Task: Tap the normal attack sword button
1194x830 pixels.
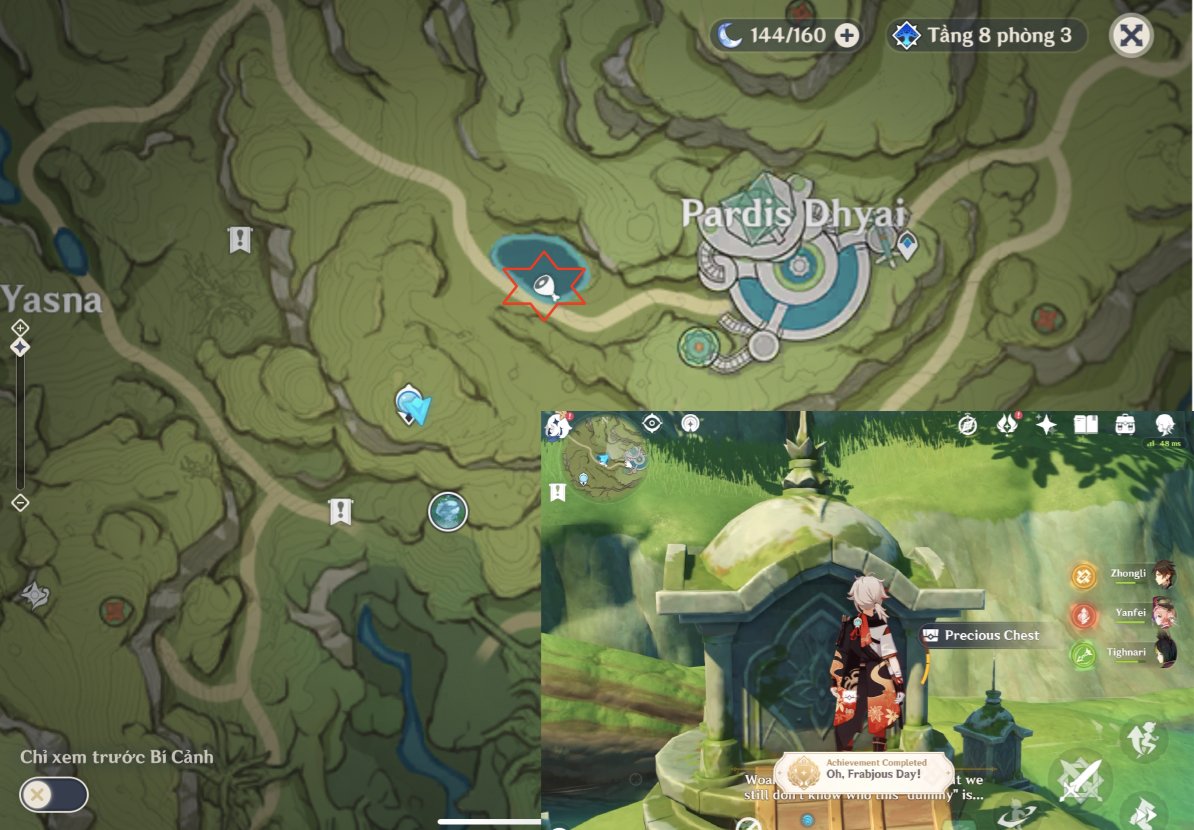Action: click(x=1080, y=780)
